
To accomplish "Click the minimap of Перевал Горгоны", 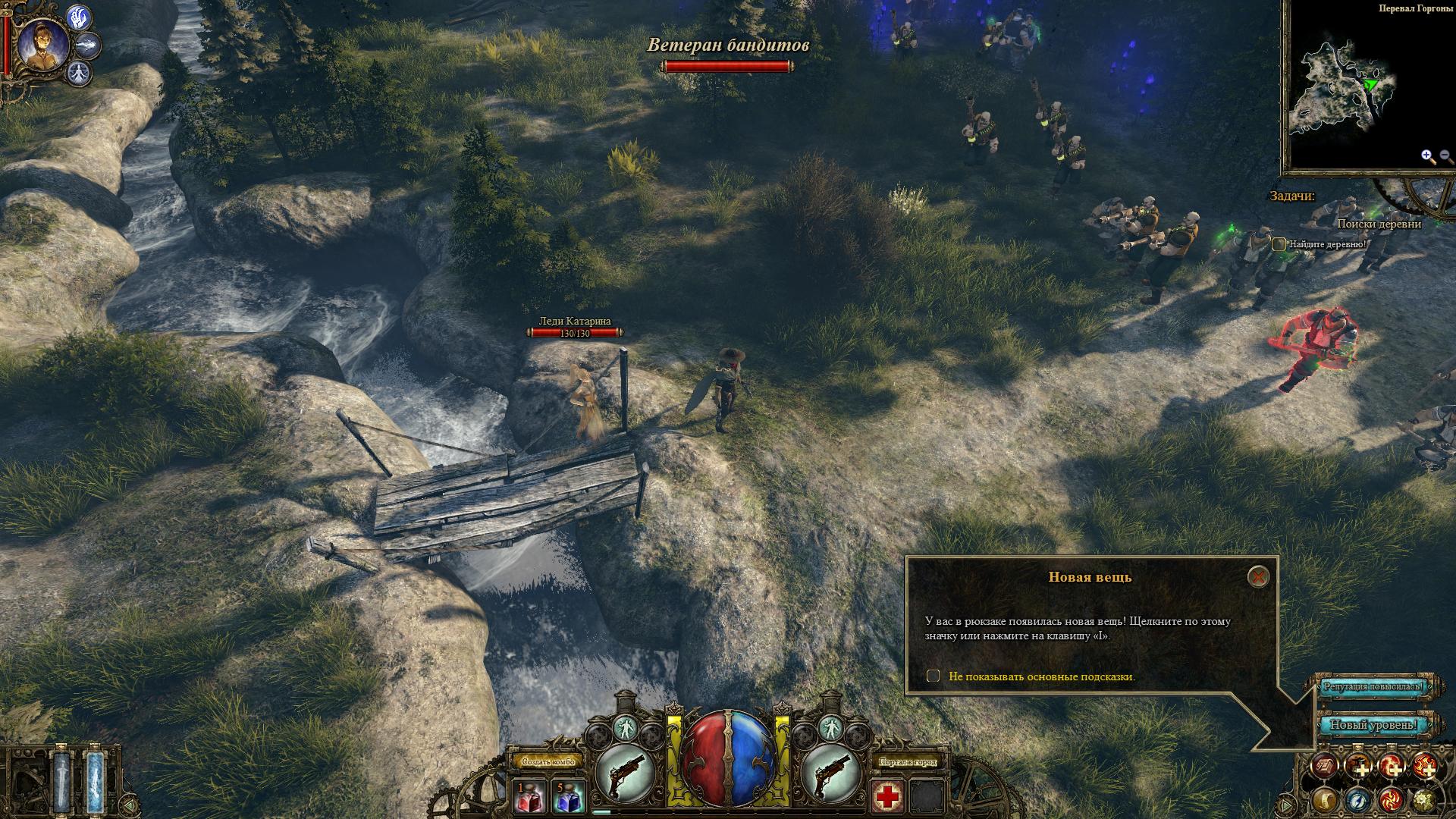I will [x=1347, y=93].
